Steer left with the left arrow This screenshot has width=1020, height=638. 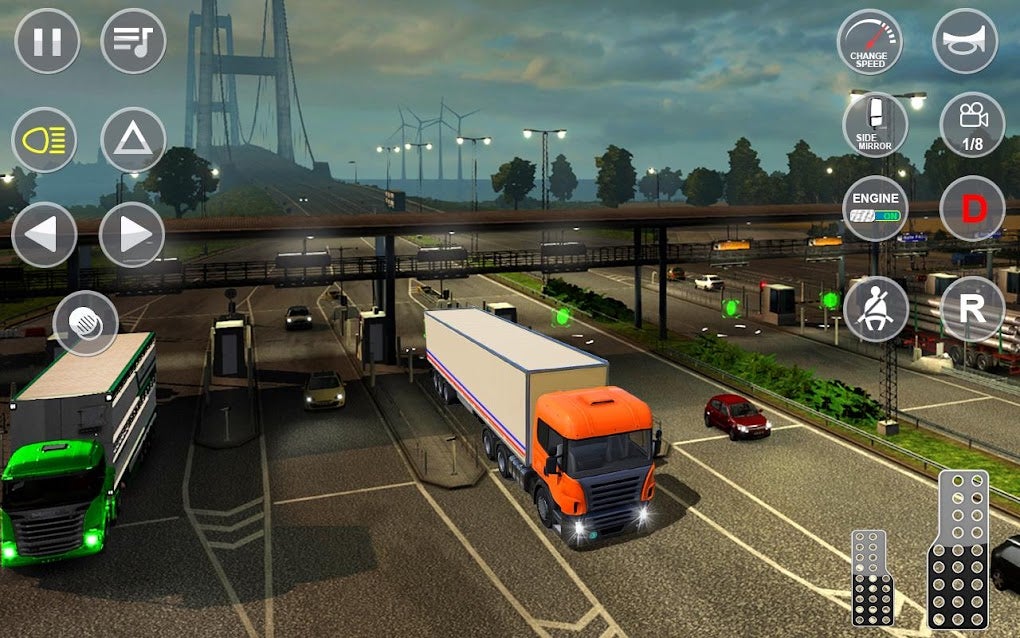pos(44,235)
